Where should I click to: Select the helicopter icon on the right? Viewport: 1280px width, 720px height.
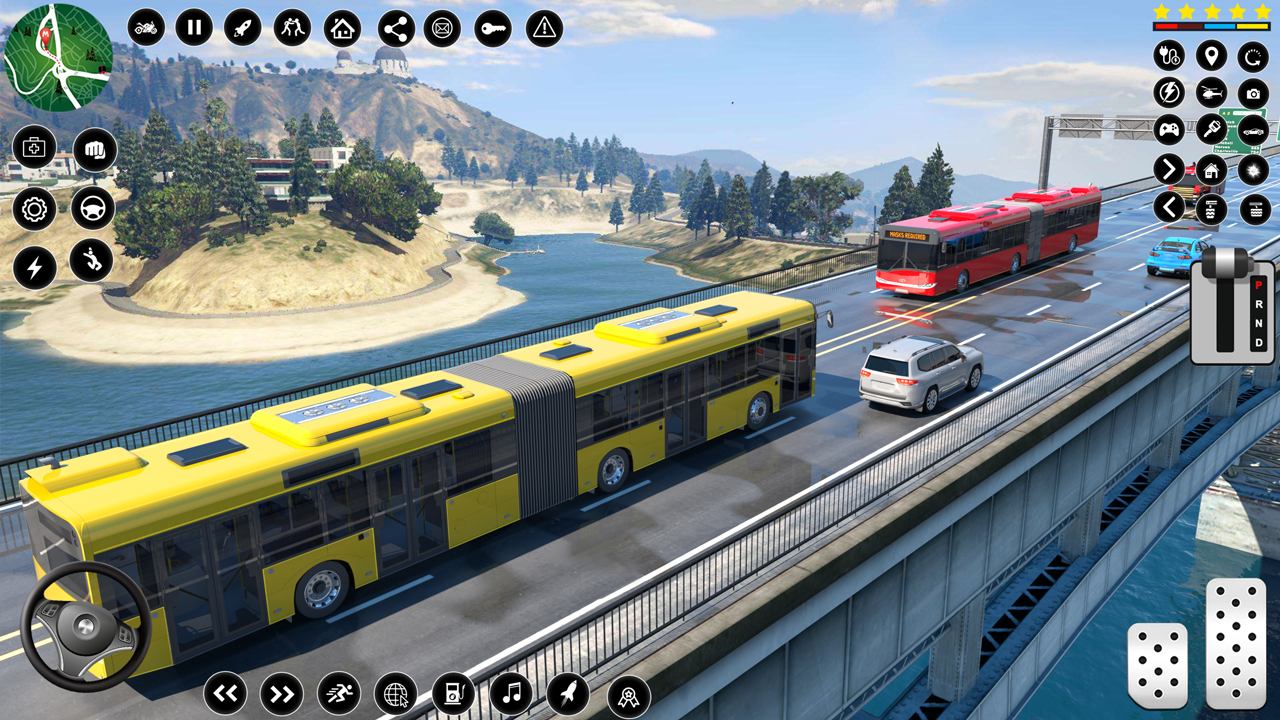click(1210, 93)
